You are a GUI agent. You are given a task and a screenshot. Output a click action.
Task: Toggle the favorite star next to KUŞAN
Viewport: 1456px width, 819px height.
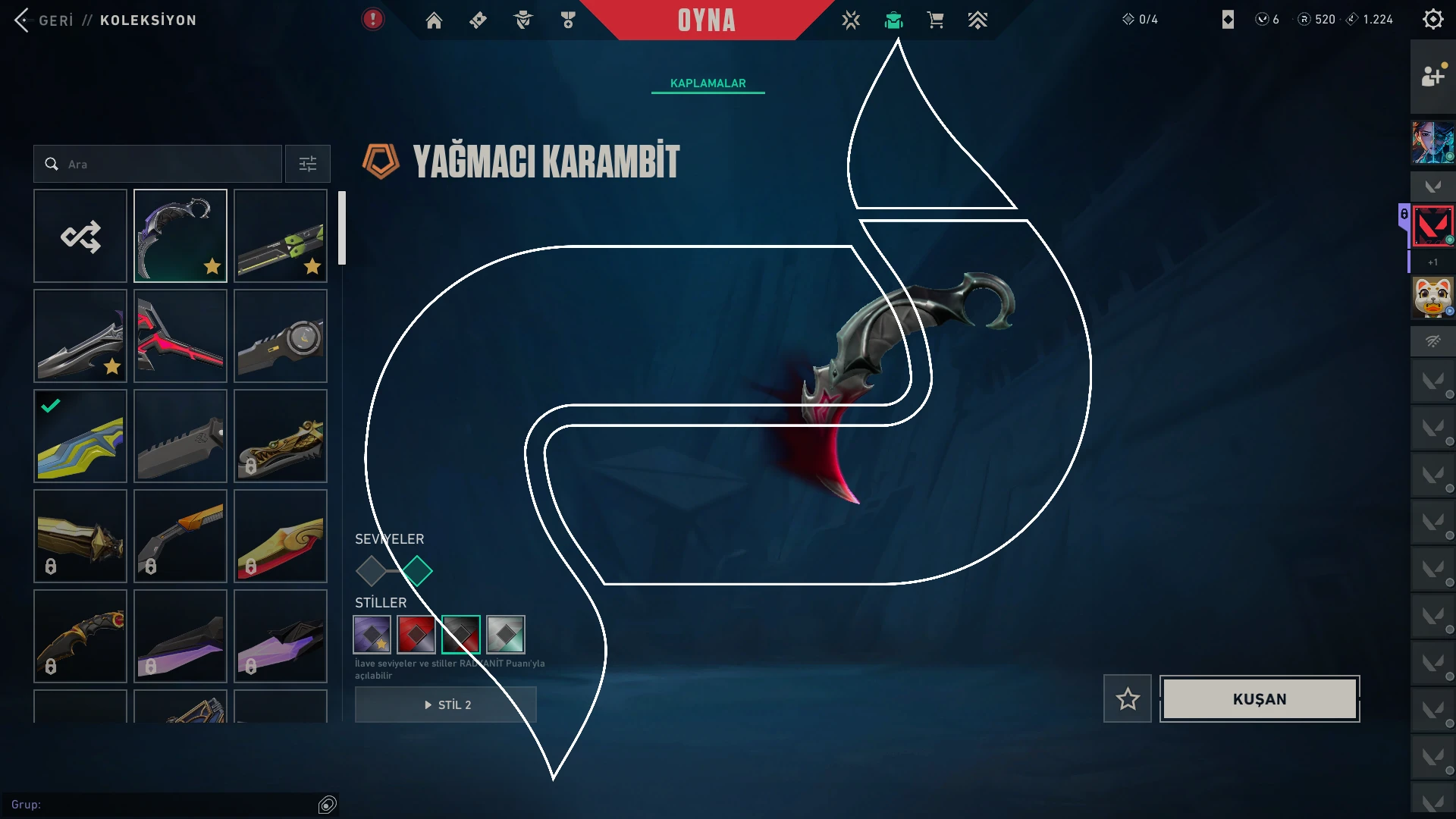[1127, 698]
